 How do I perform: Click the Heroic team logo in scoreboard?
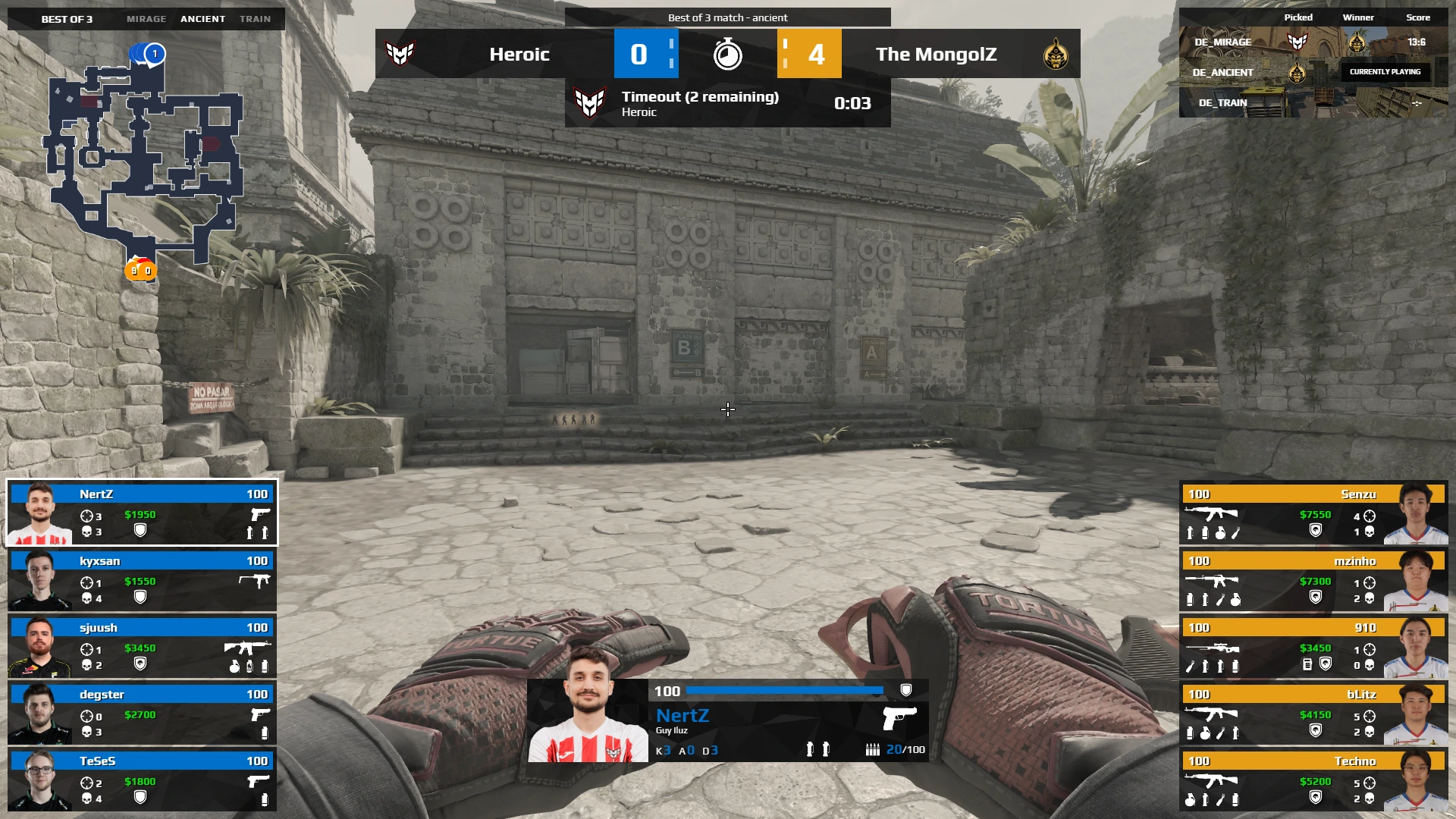point(400,54)
